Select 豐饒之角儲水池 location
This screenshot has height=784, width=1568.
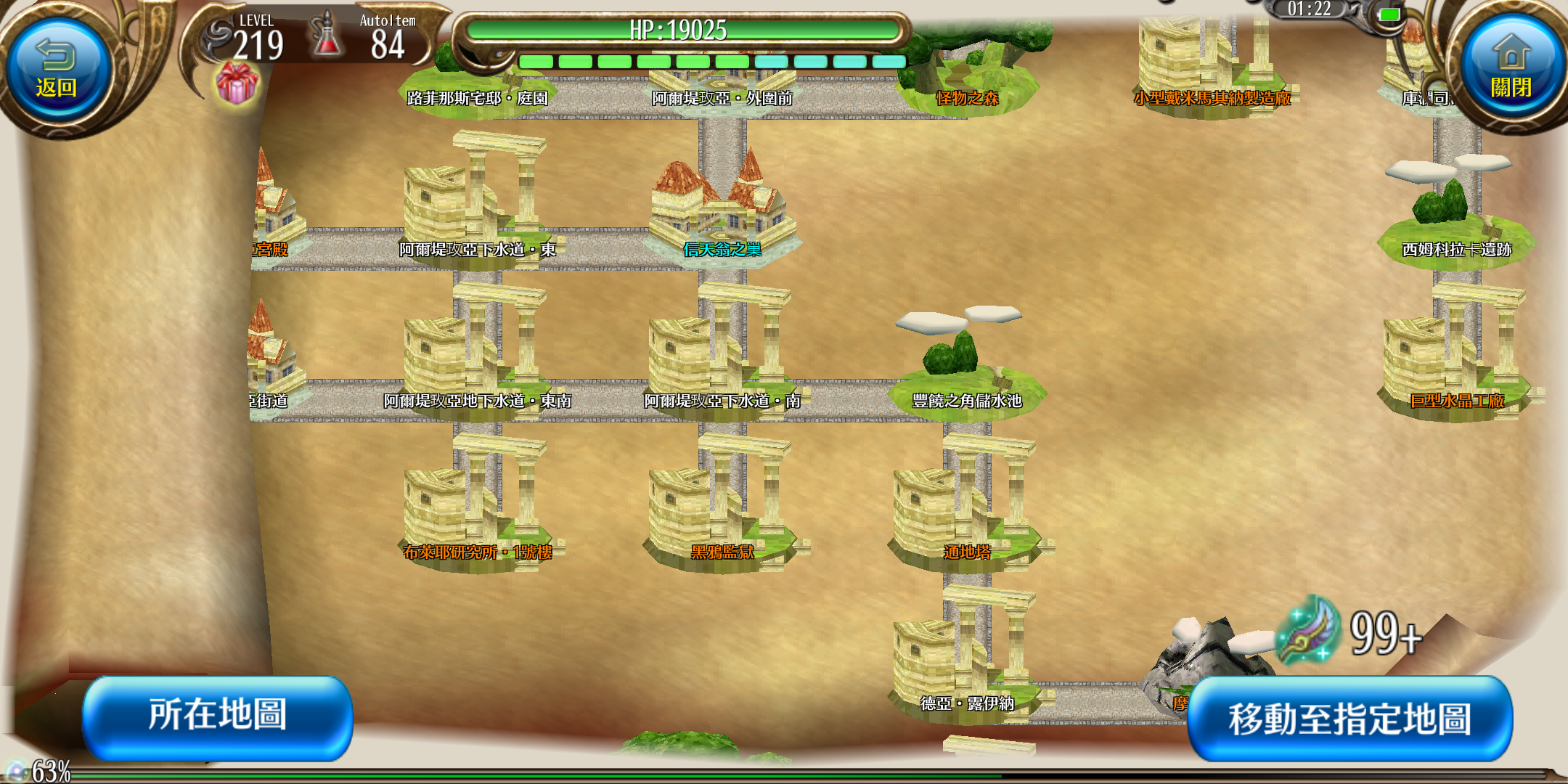pyautogui.click(x=966, y=370)
